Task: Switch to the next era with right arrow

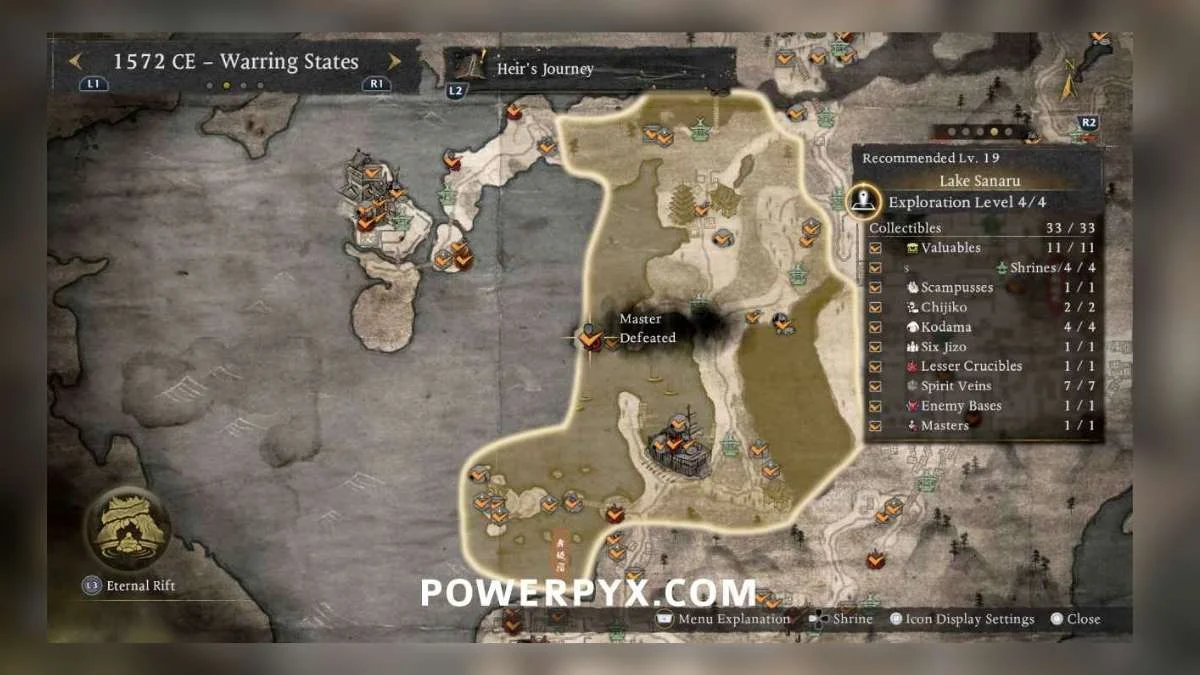Action: point(394,61)
